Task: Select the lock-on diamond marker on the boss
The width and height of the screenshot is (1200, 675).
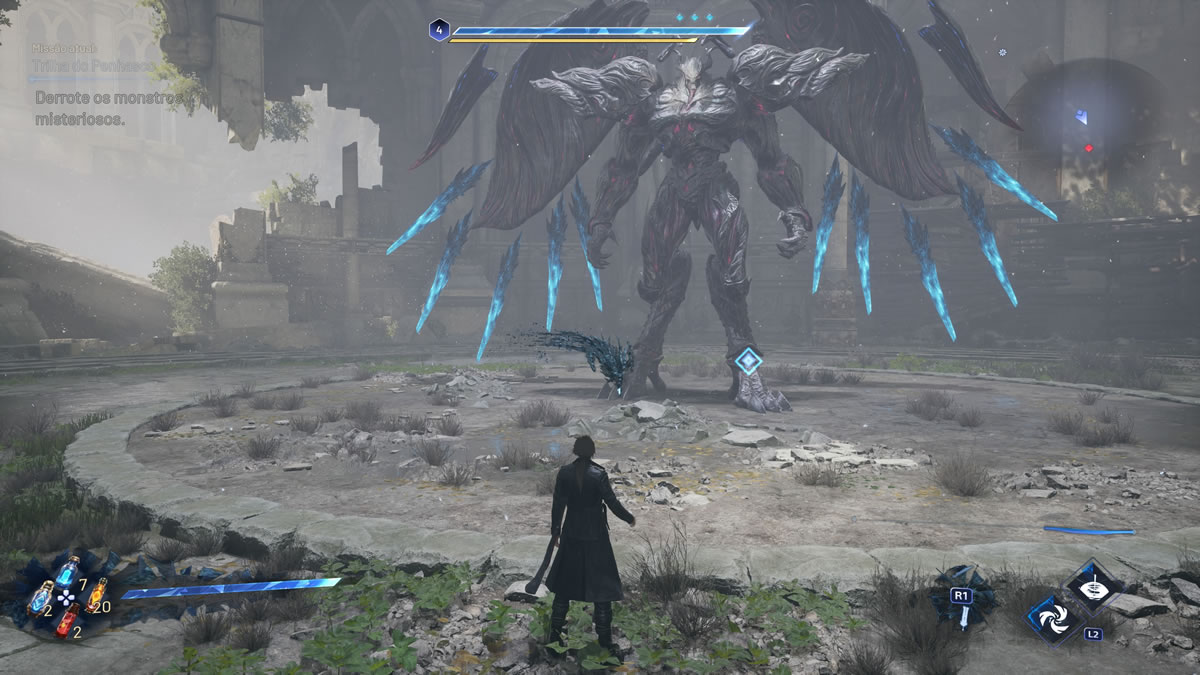Action: pos(748,362)
